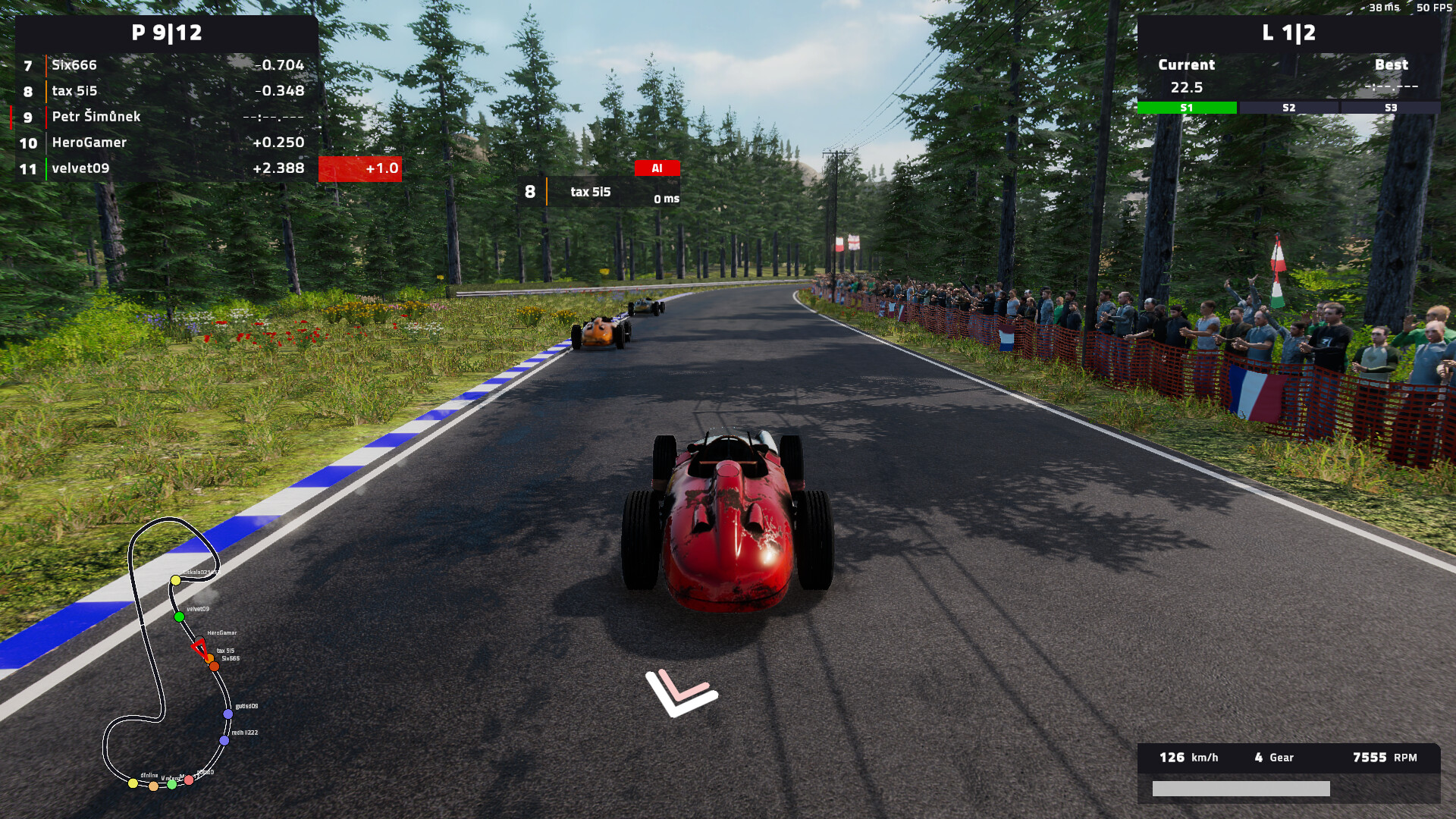Click the S2 sector segment
Image resolution: width=1456 pixels, height=819 pixels.
click(1289, 107)
